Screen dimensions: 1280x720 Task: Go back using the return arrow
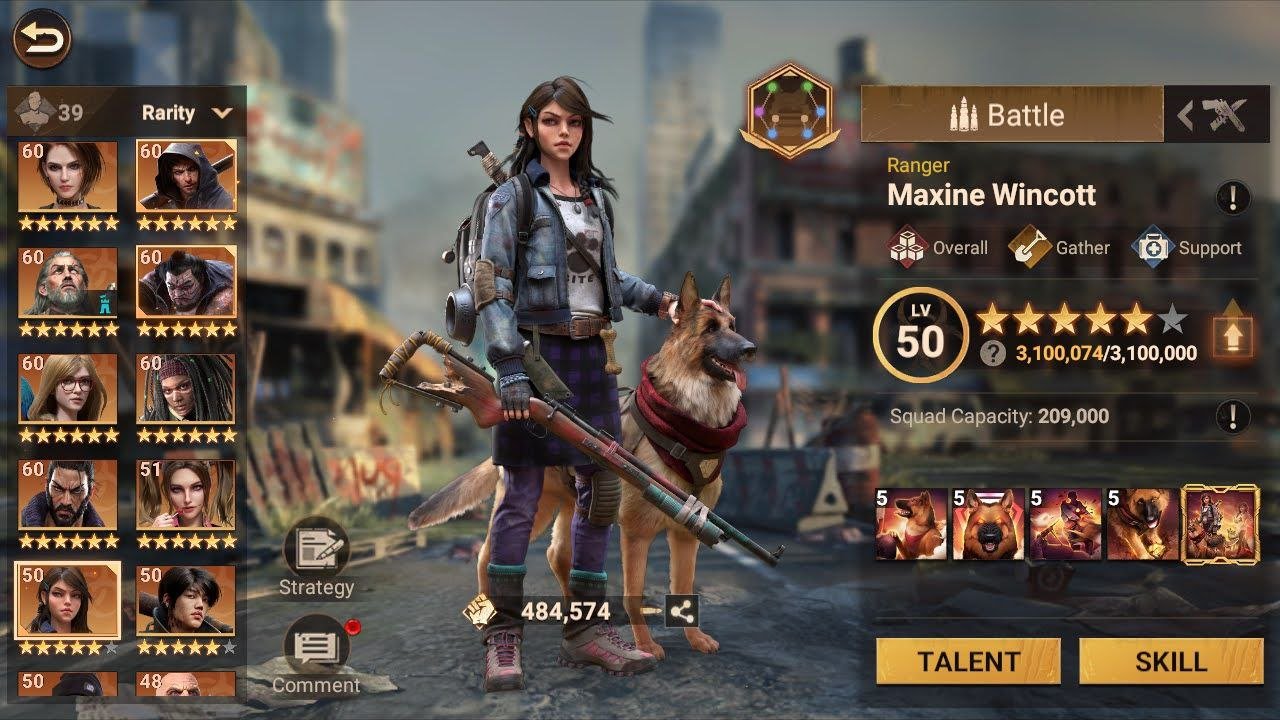click(x=42, y=39)
